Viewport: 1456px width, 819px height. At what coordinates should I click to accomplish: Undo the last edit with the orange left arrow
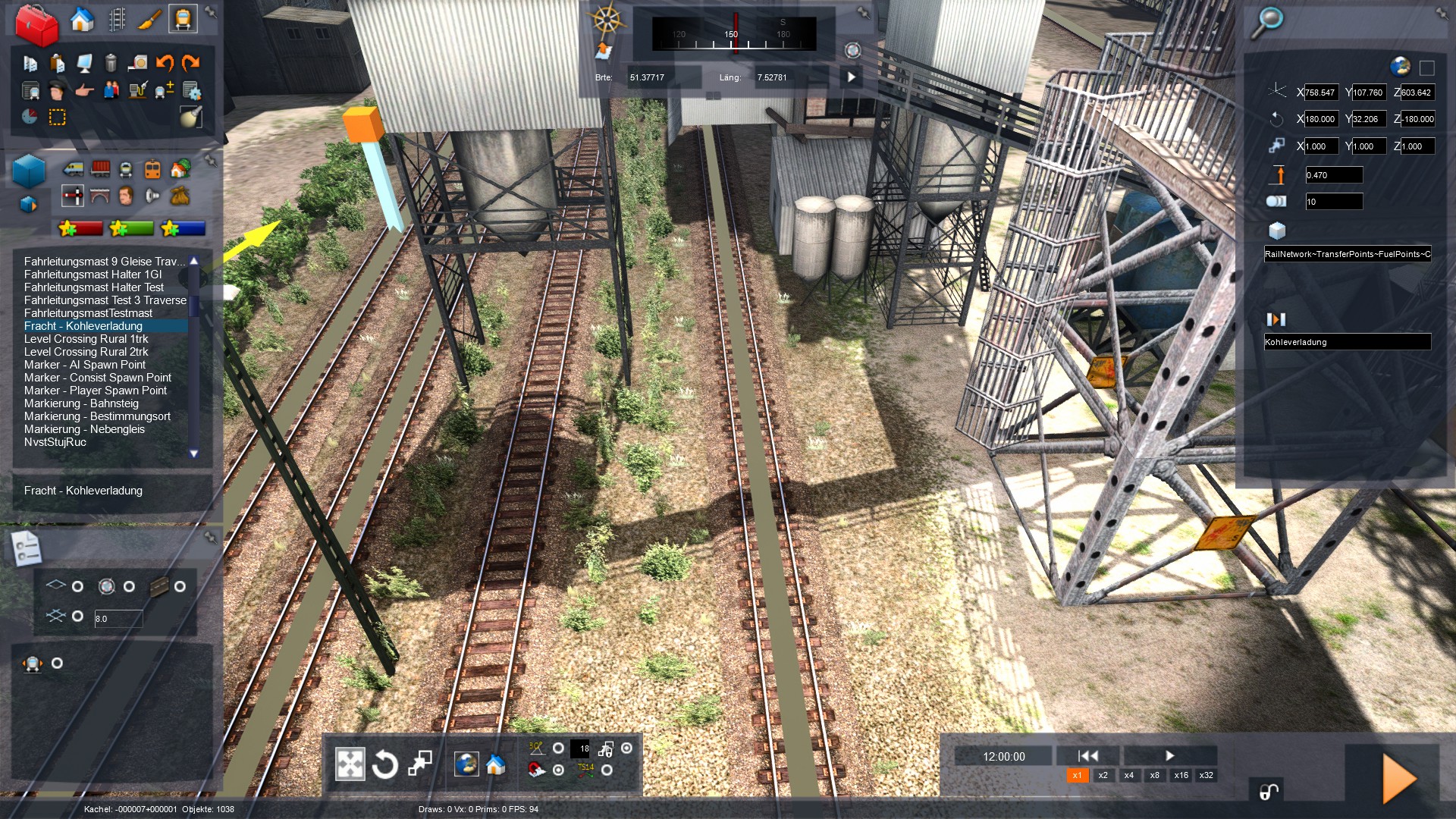[165, 63]
